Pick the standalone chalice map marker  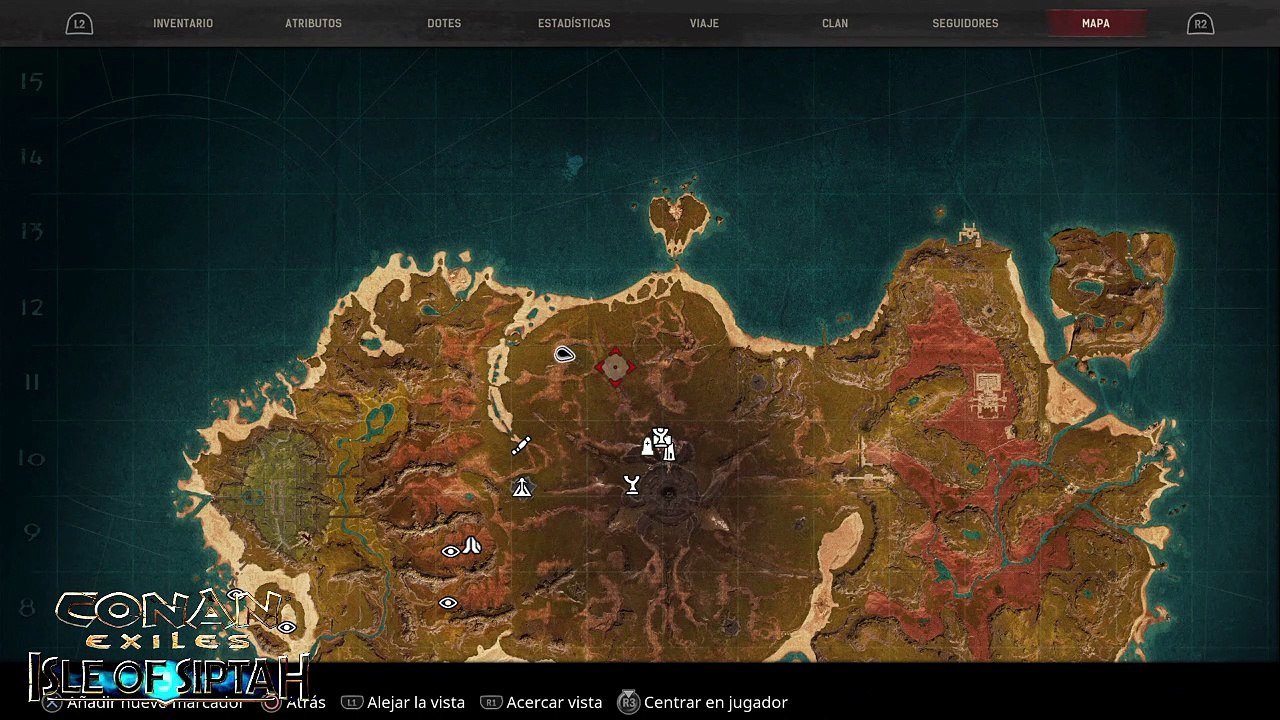coord(632,486)
